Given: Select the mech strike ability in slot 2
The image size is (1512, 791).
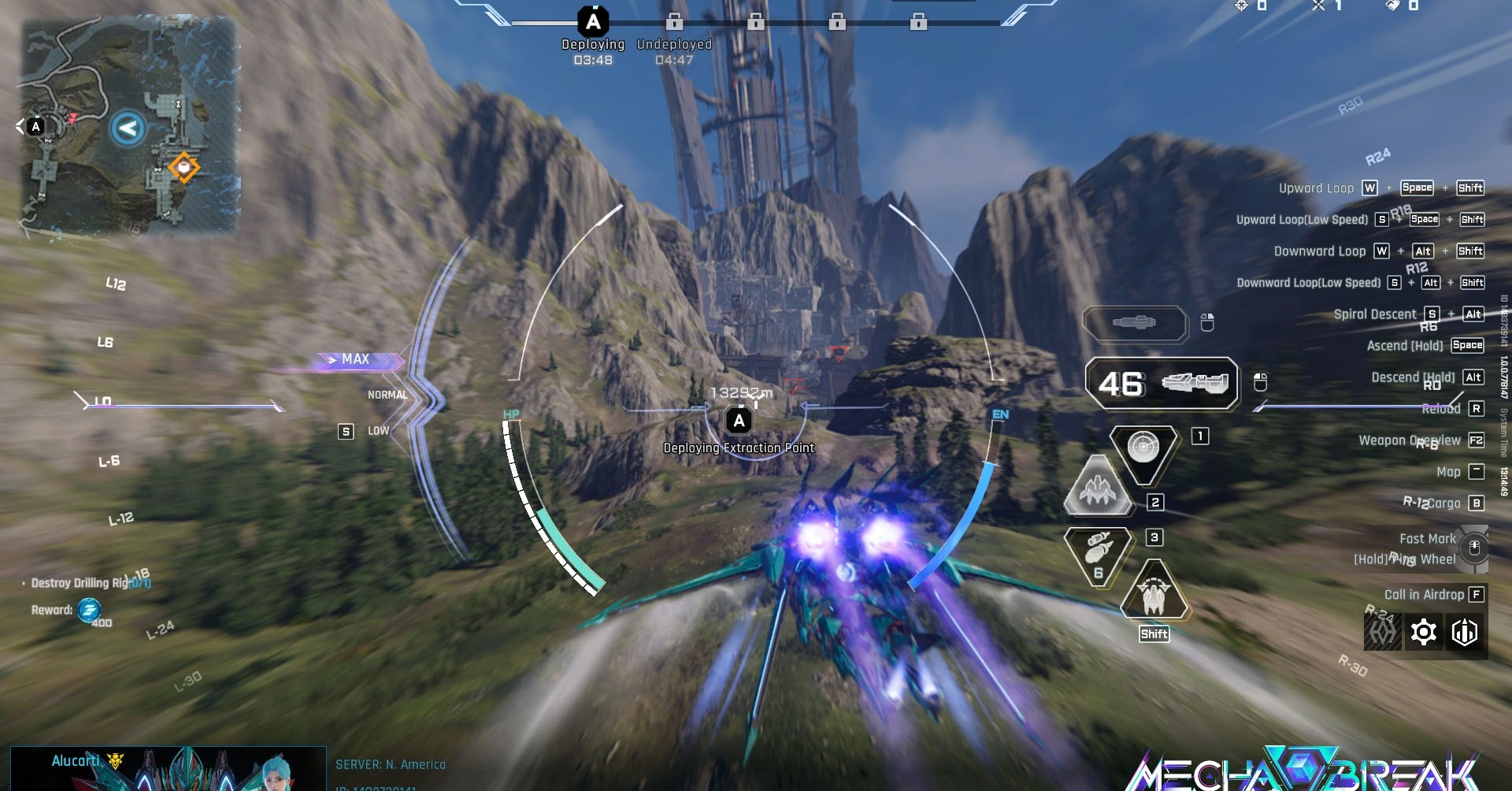Looking at the screenshot, I should [x=1098, y=490].
